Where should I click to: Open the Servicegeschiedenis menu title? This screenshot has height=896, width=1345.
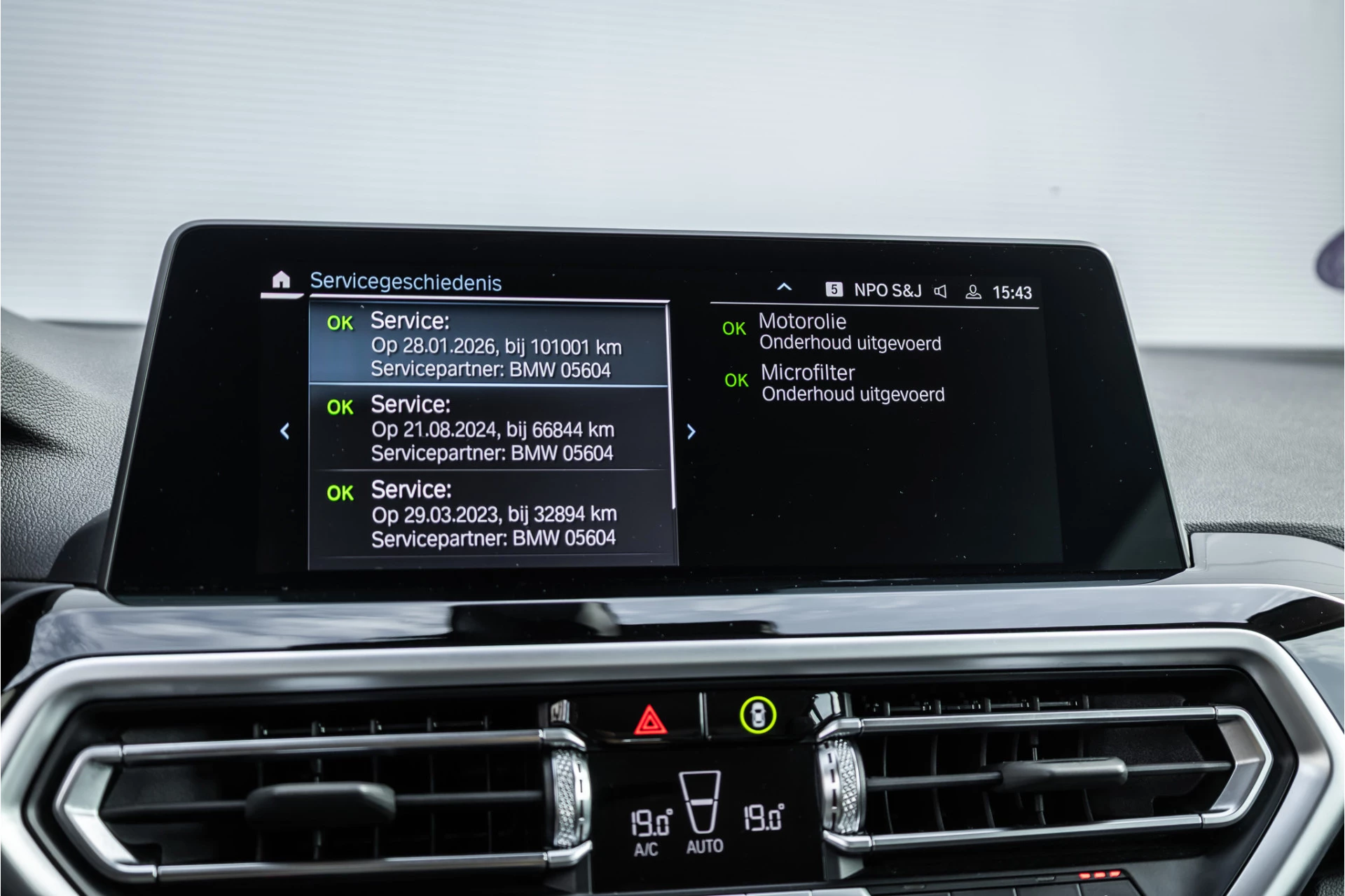406,282
